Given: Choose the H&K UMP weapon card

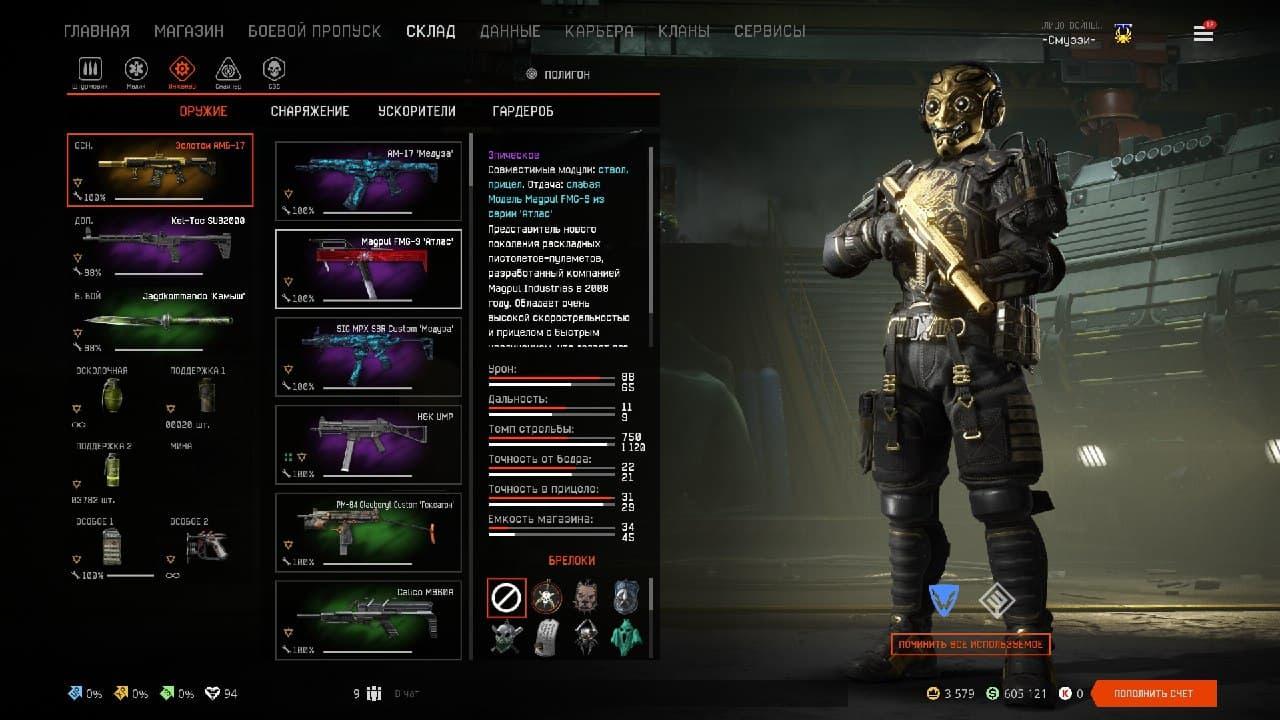Looking at the screenshot, I should (x=368, y=445).
